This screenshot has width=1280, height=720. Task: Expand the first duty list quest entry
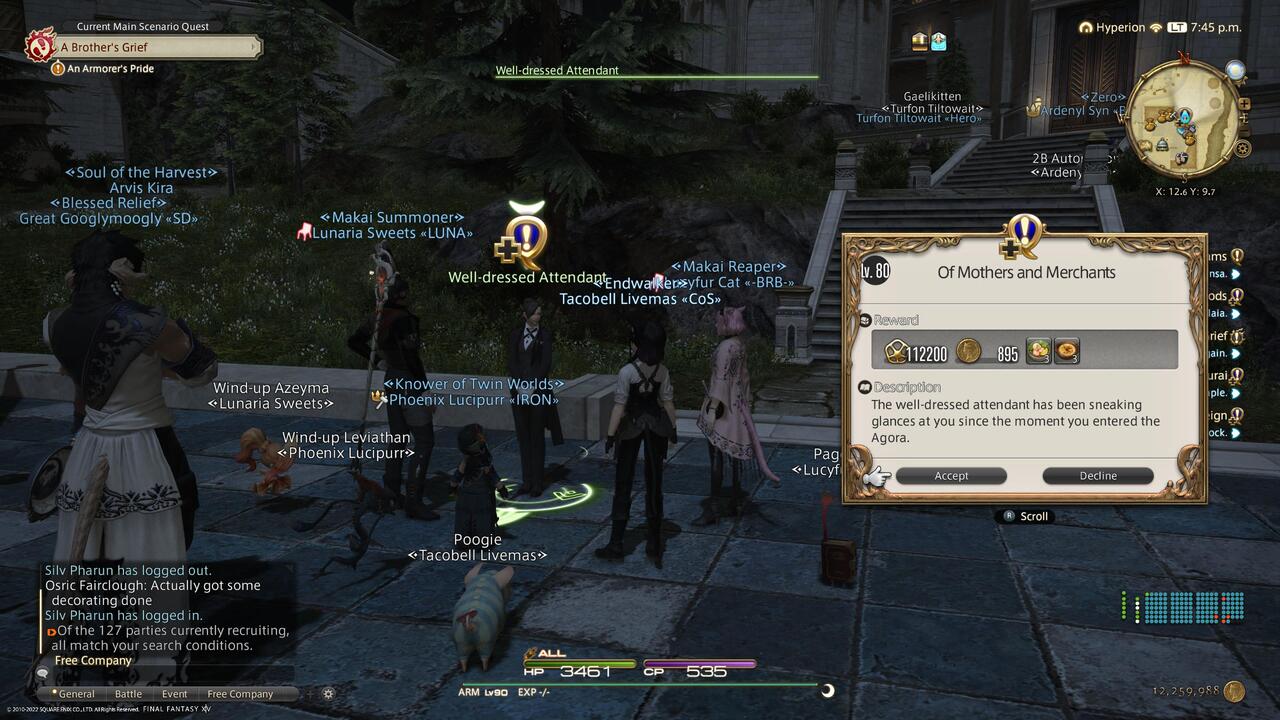pos(1236,273)
